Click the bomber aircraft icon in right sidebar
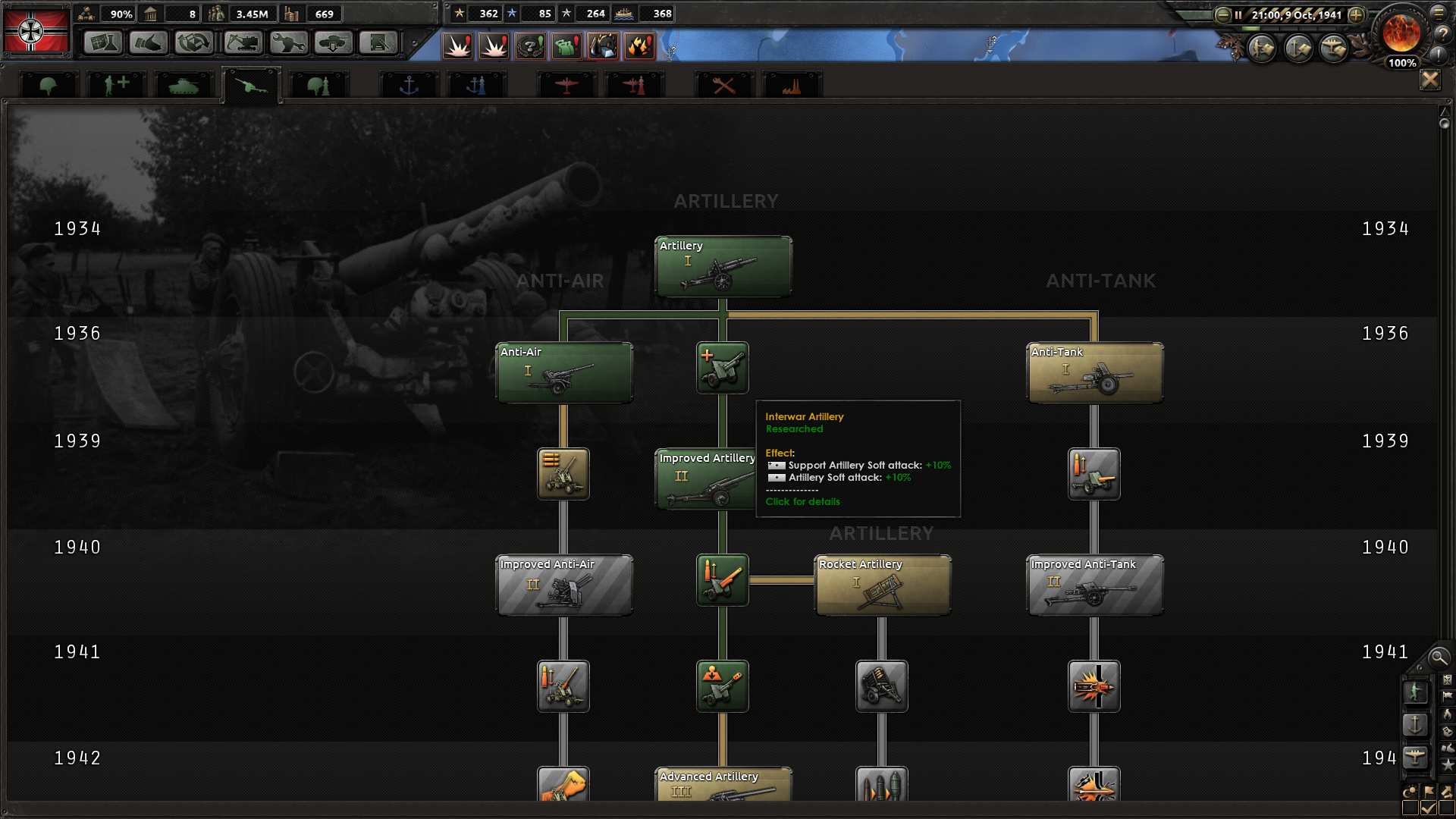Viewport: 1456px width, 819px height. (x=1415, y=757)
